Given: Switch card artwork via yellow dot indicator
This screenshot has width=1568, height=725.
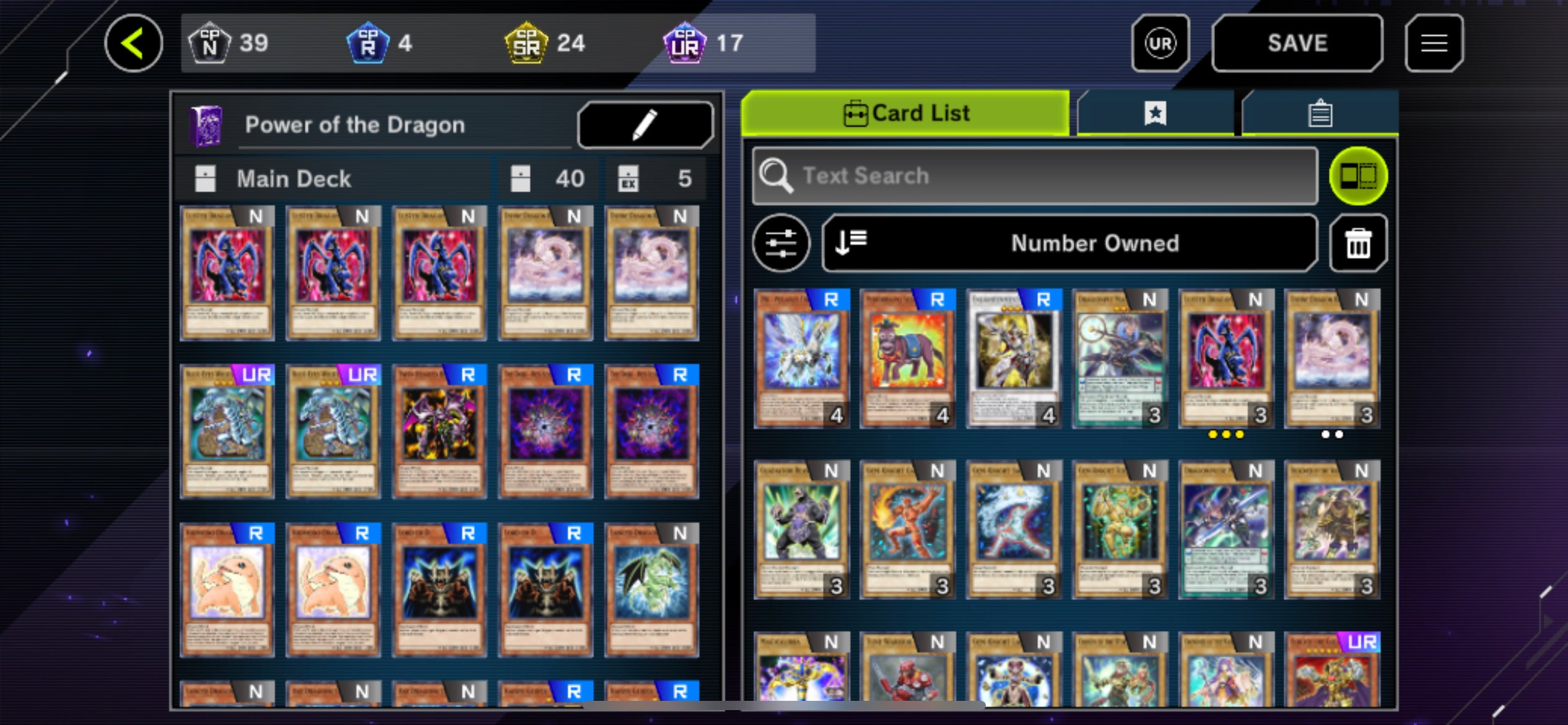Looking at the screenshot, I should click(x=1226, y=434).
